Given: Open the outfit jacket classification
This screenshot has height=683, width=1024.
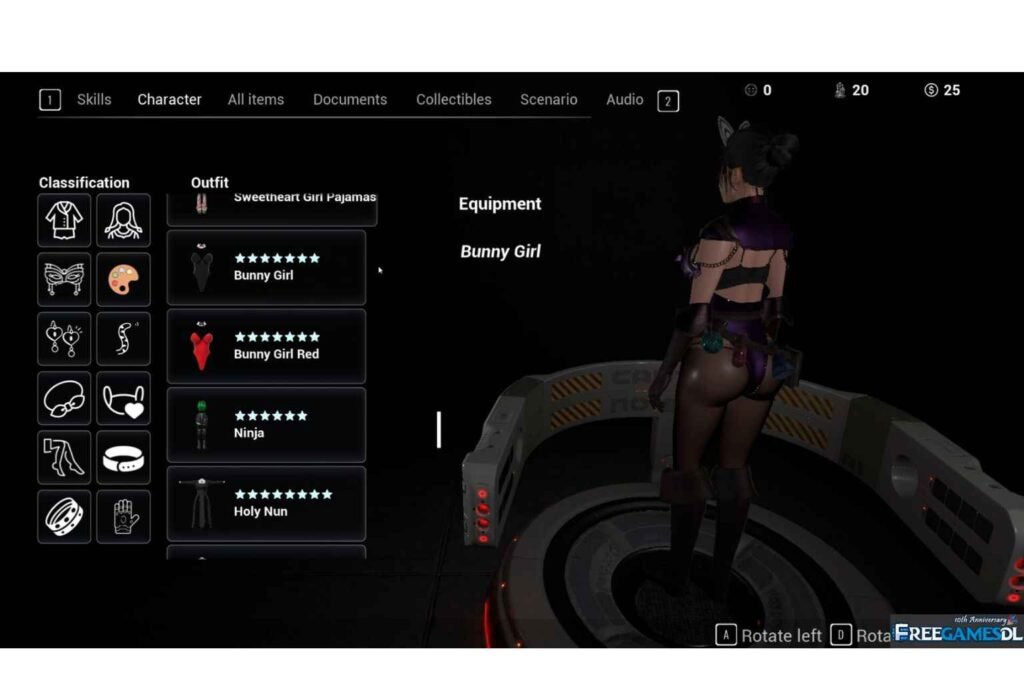Looking at the screenshot, I should point(64,220).
